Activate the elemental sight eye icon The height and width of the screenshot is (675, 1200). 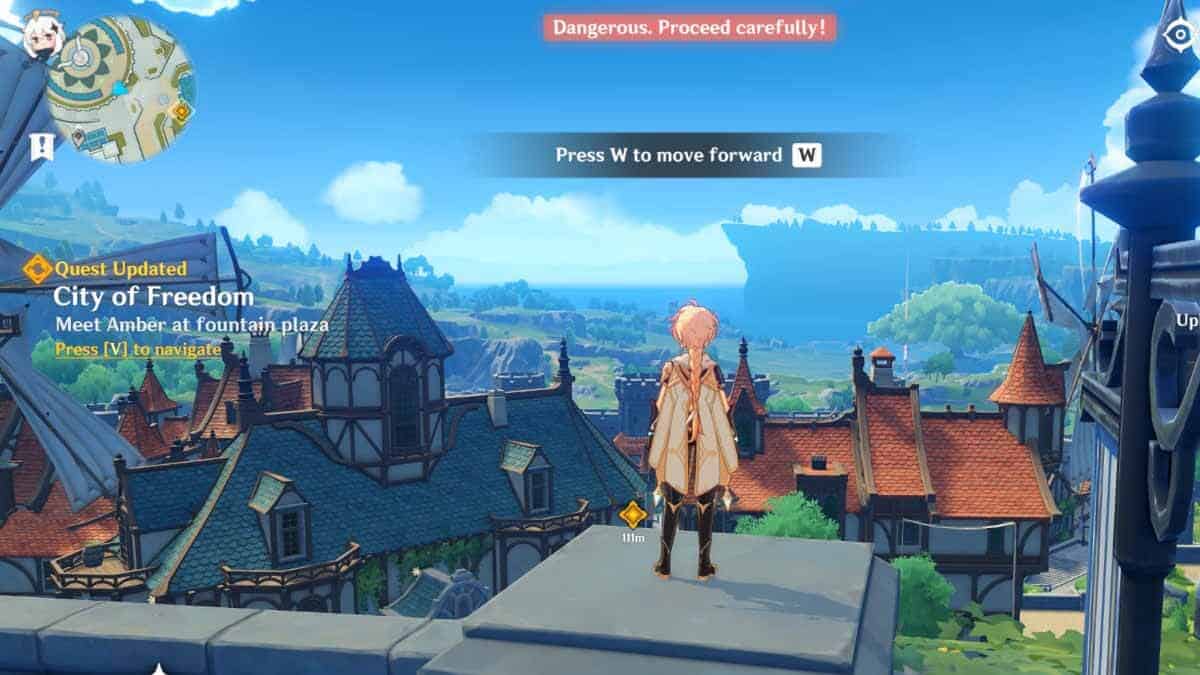1176,38
